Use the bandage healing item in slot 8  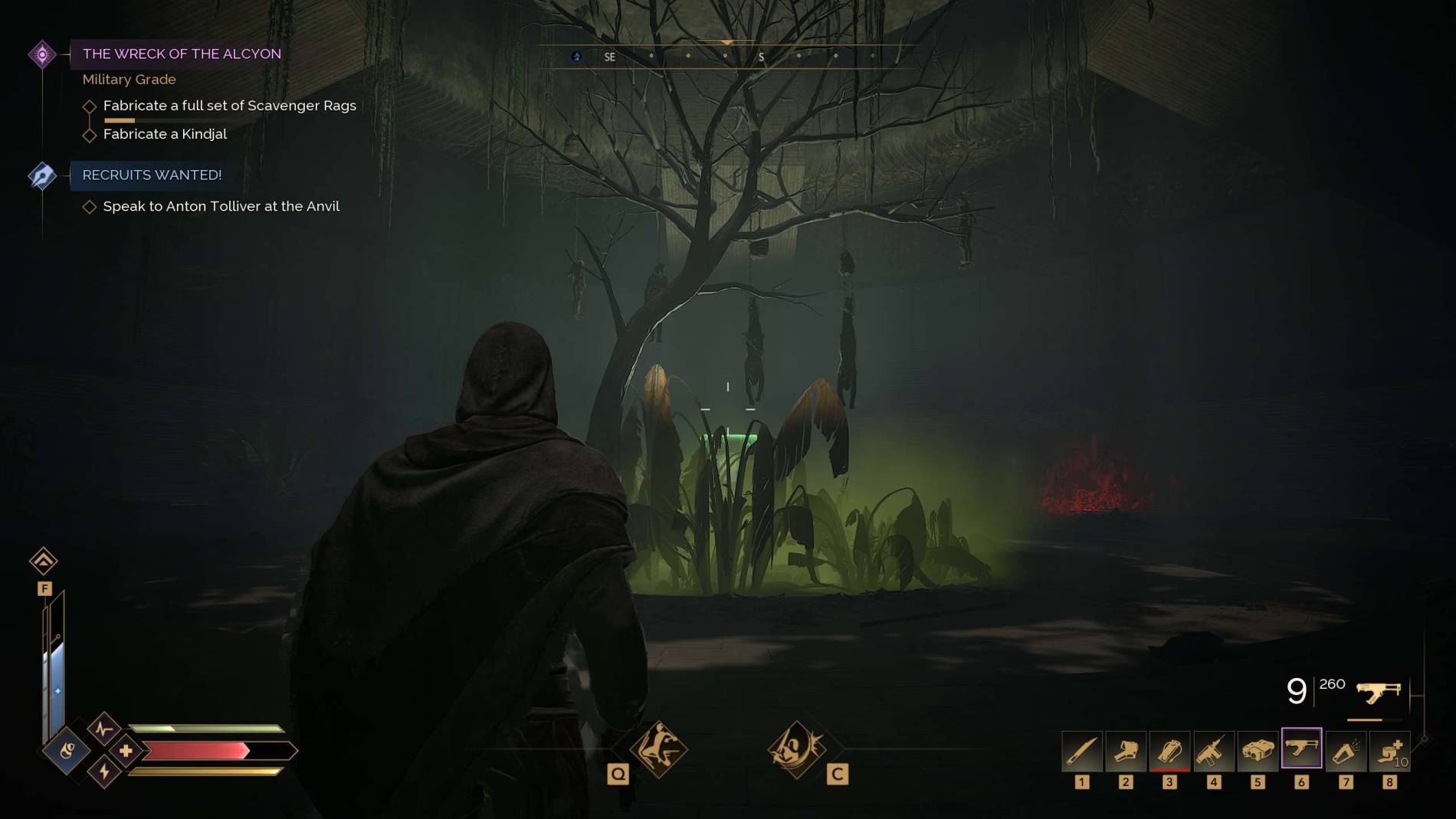(x=1389, y=750)
